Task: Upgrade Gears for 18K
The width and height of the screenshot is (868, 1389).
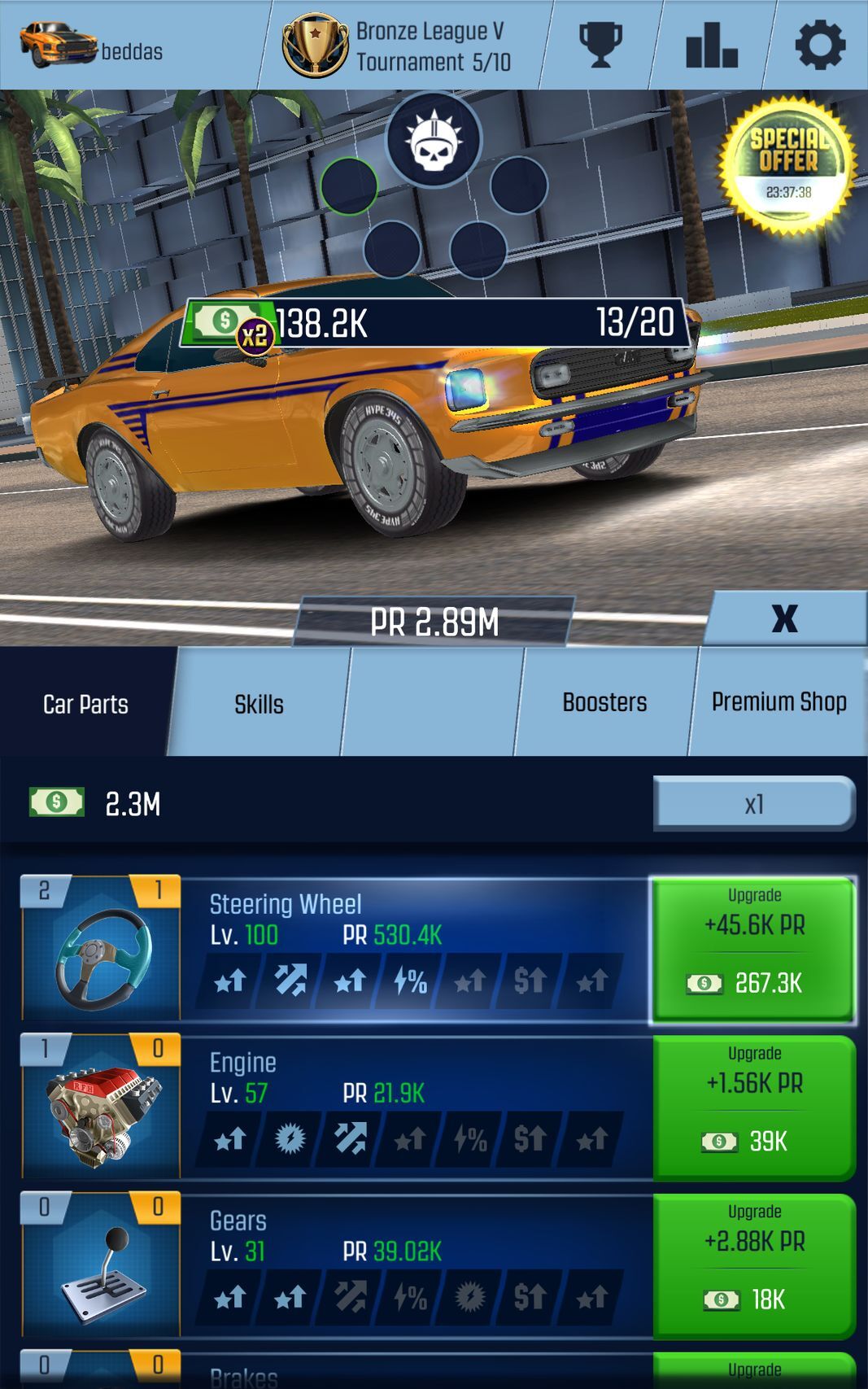Action: 753,1265
